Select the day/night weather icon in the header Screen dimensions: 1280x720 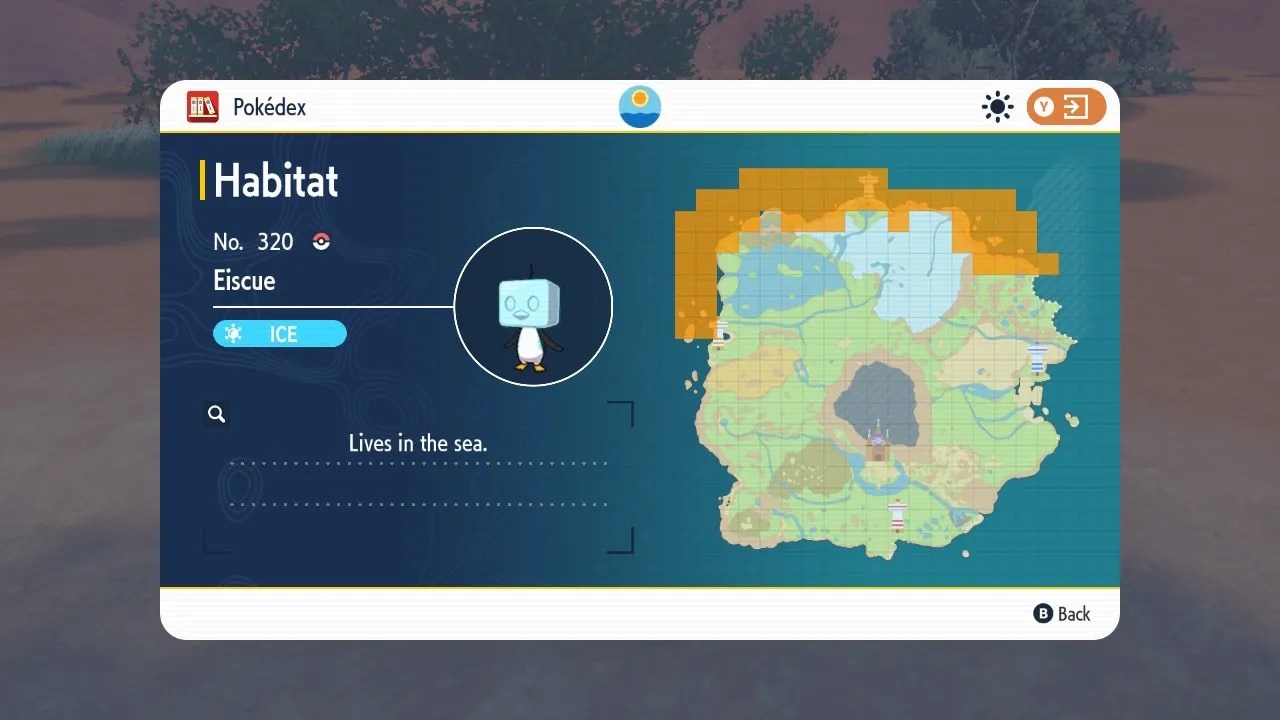(x=639, y=105)
